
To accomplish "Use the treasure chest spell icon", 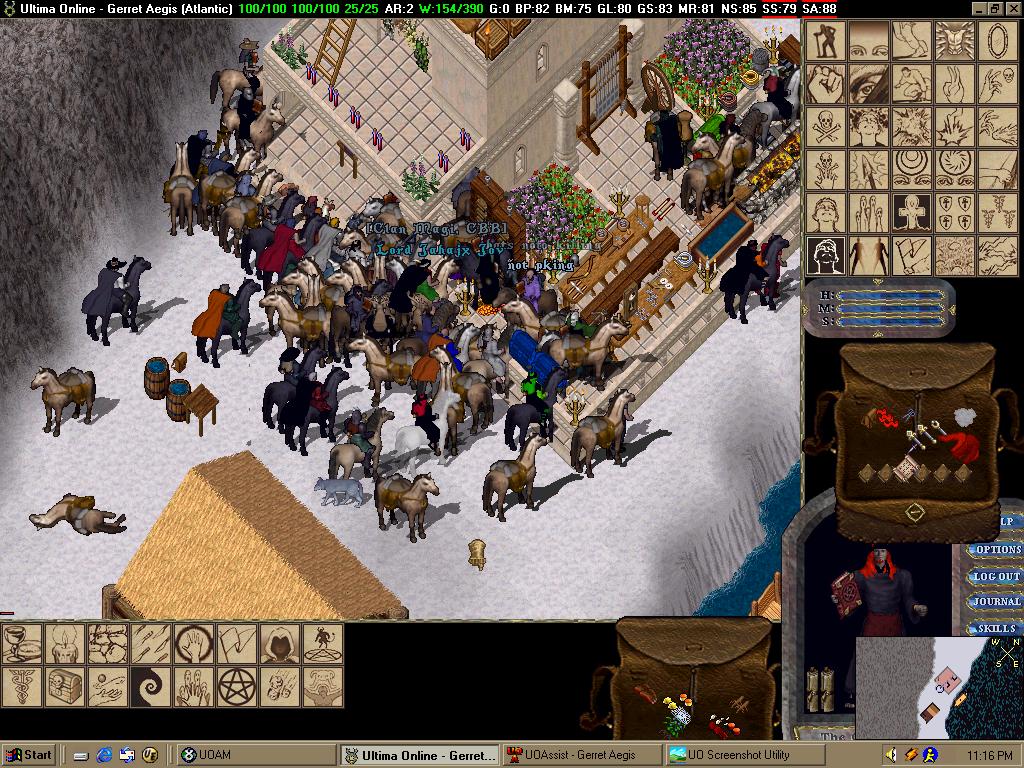I will click(64, 686).
